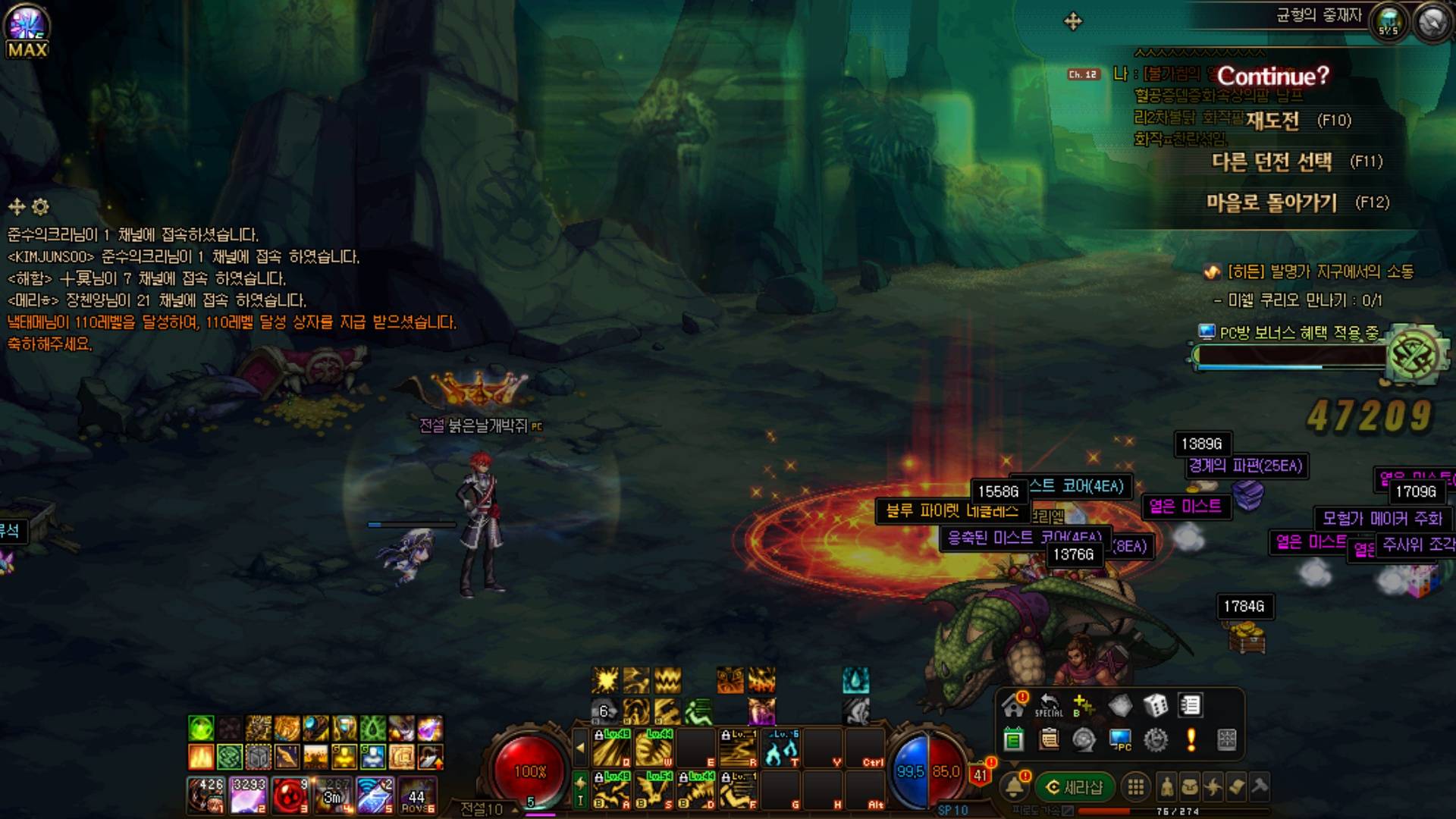Open the green calendar E icon
The width and height of the screenshot is (1456, 819).
pyautogui.click(x=1013, y=739)
